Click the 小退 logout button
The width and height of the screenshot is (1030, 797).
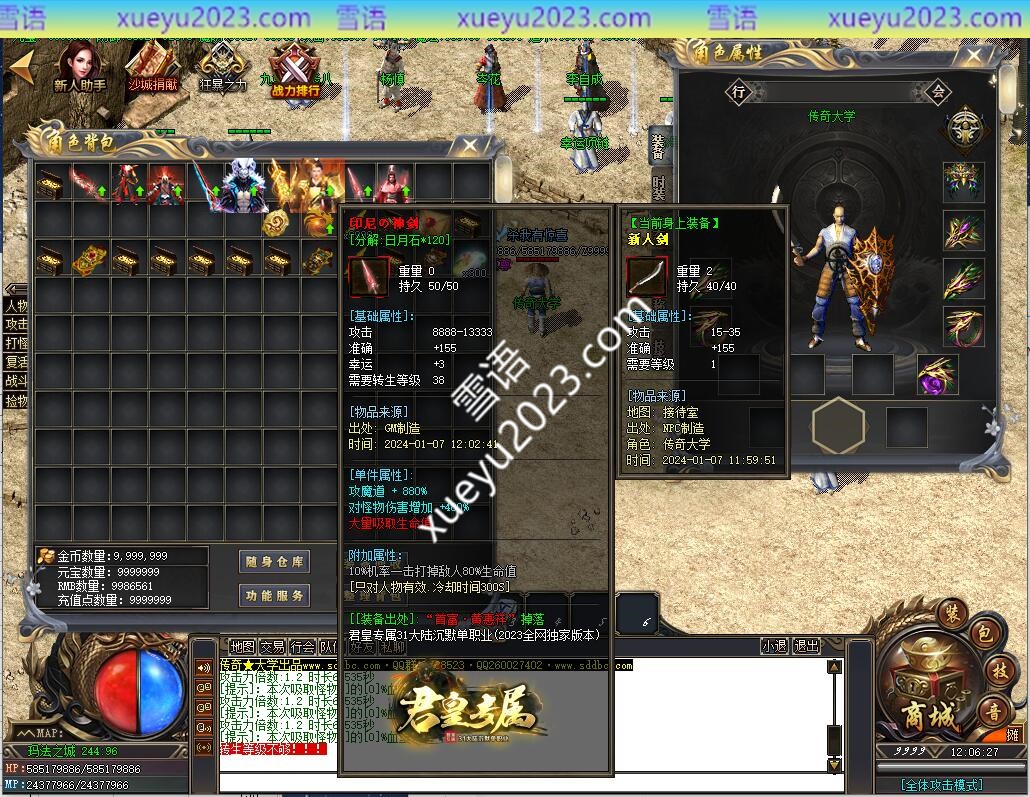point(774,647)
